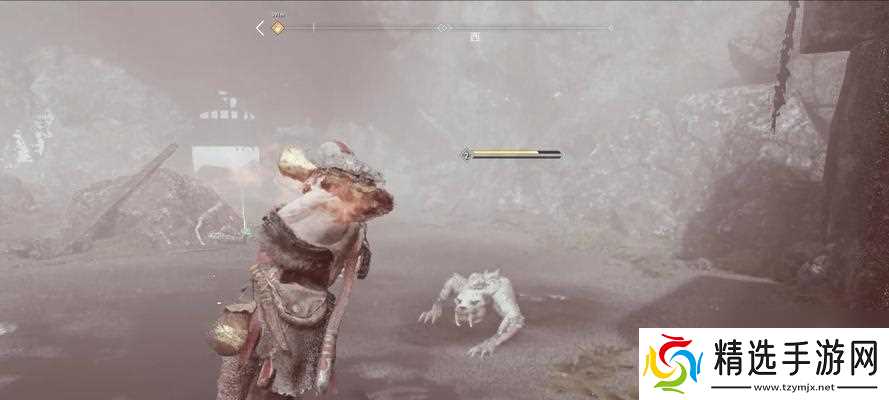Select the center diamond marker on compass bar
Image resolution: width=889 pixels, height=400 pixels.
coord(443,28)
